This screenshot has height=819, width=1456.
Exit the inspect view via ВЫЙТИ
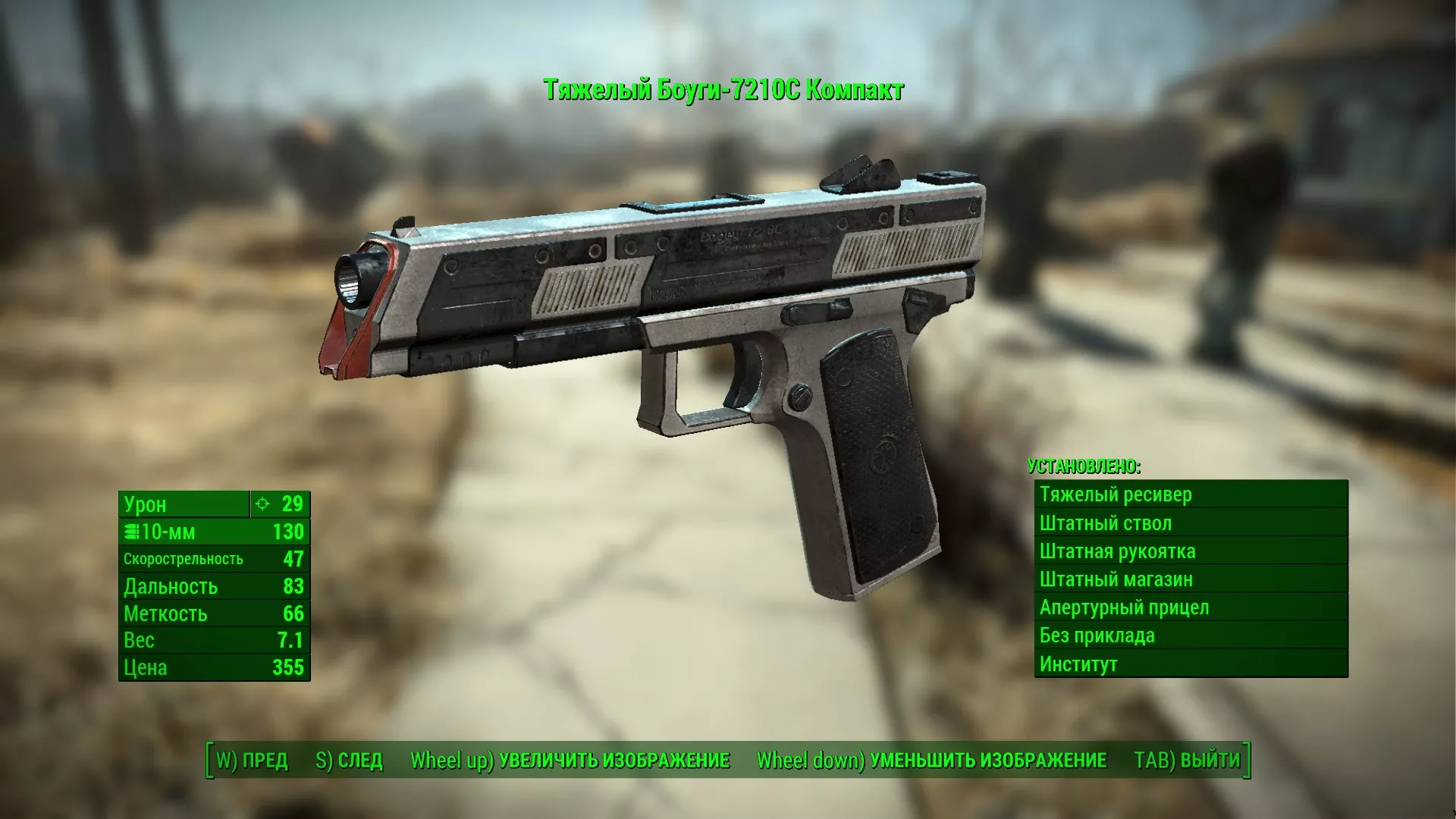coord(1187,760)
